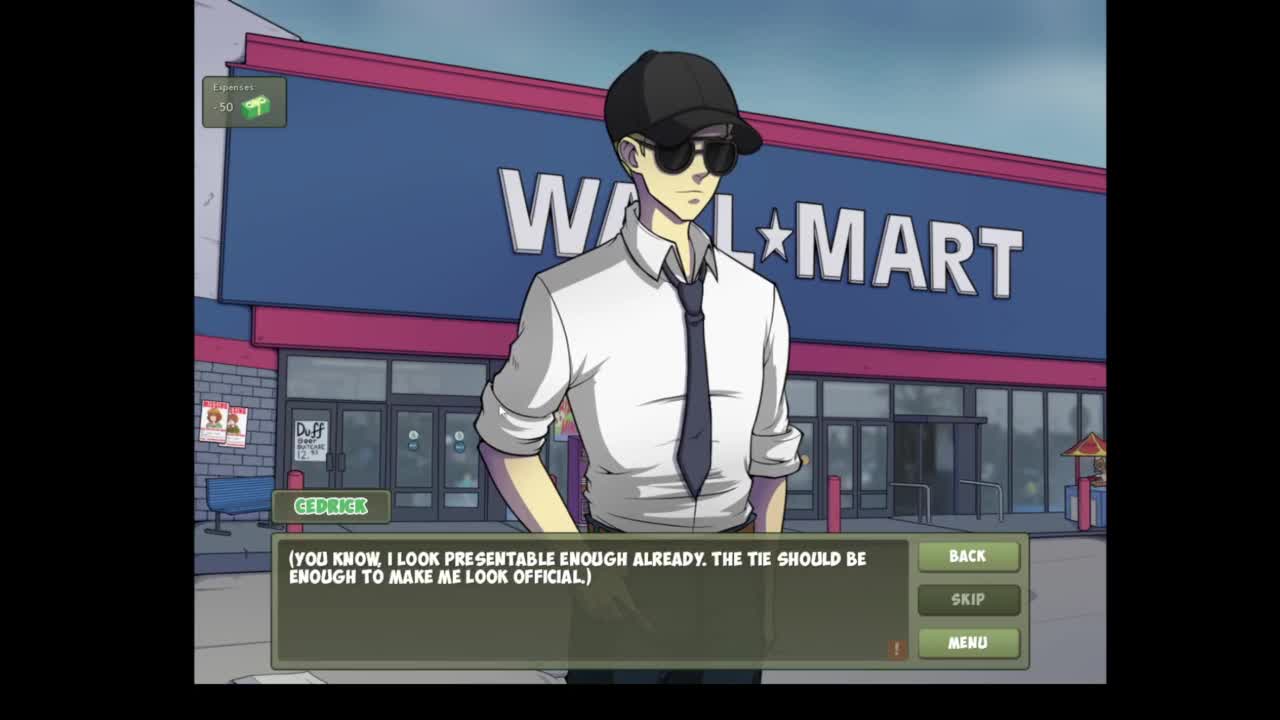Go back with the Back button
This screenshot has height=720, width=1280.
coord(968,556)
